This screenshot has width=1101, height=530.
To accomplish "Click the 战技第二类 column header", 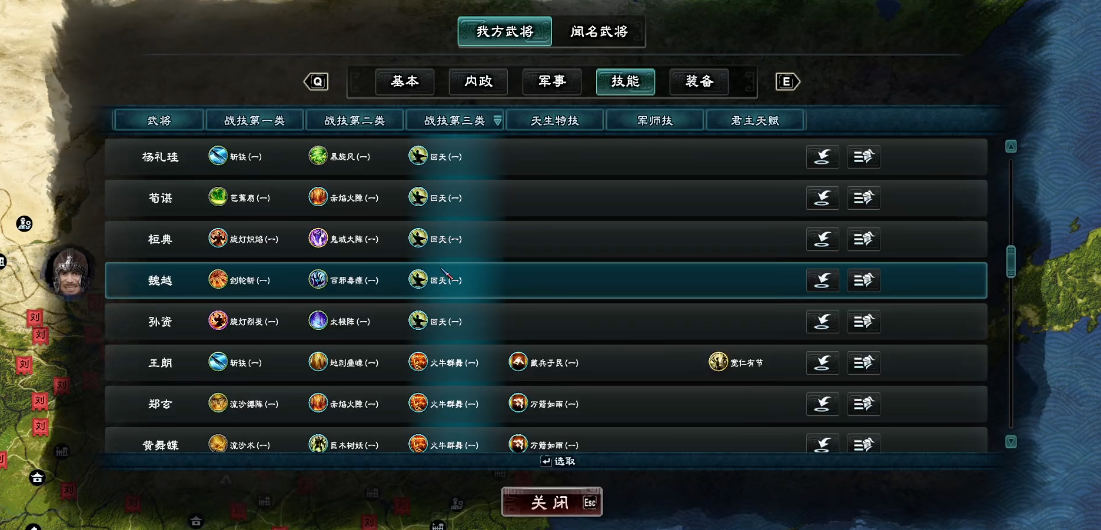I will (355, 121).
